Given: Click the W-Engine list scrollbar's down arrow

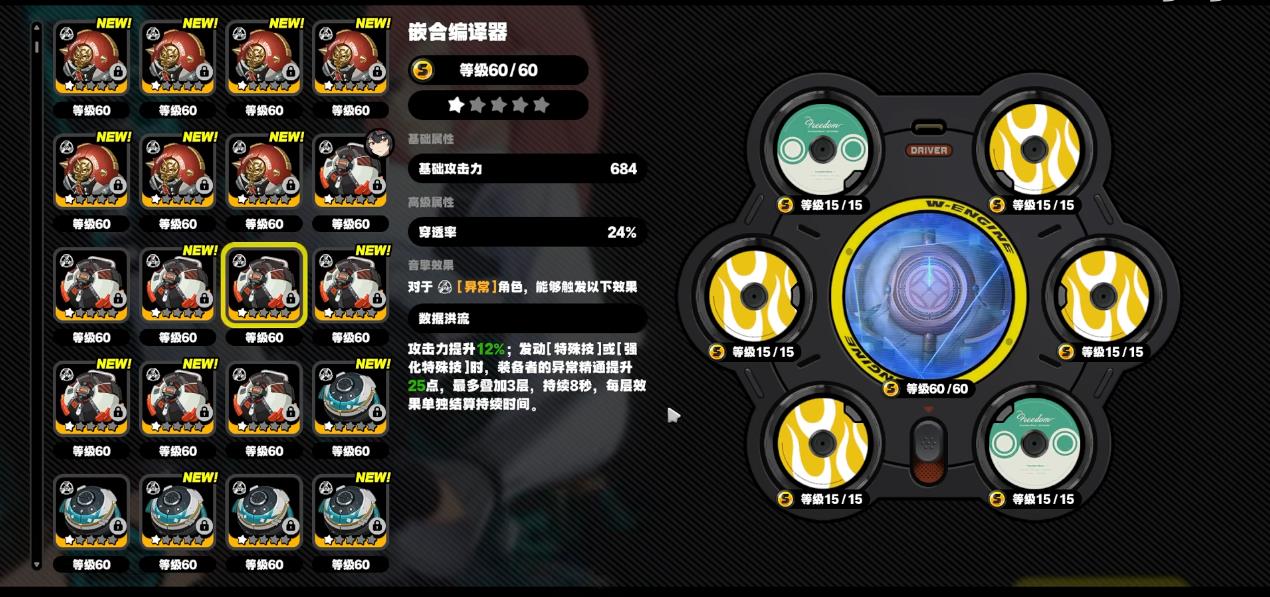Looking at the screenshot, I should point(37,566).
